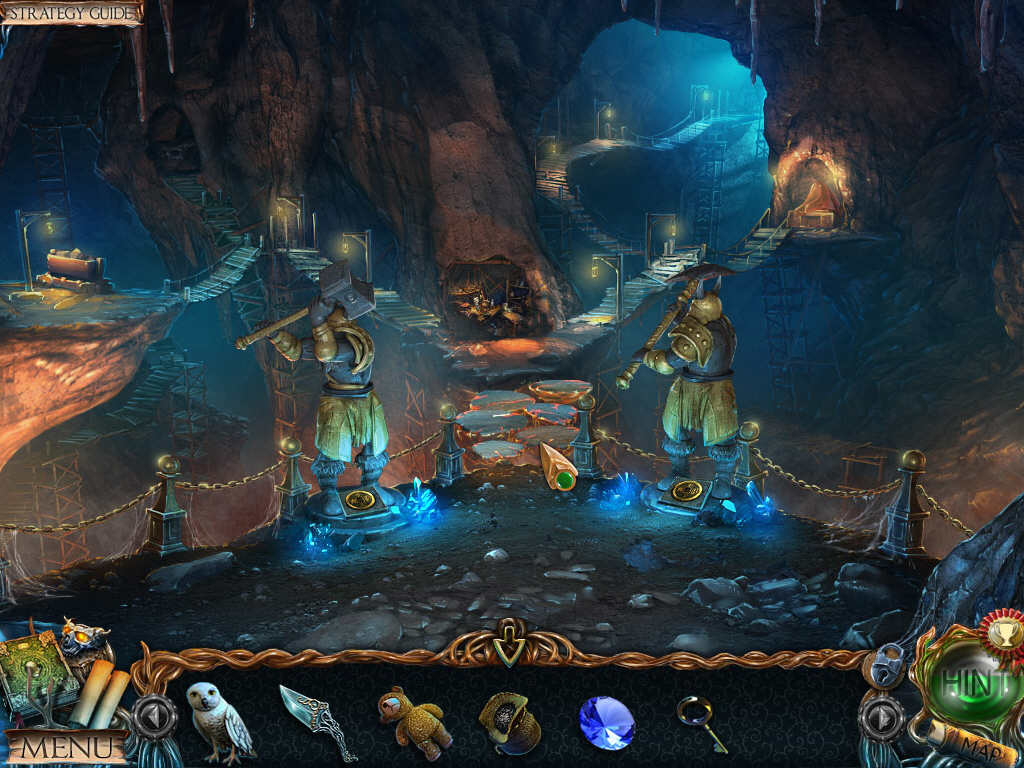Show next inventory items with right arrow
The image size is (1024, 768).
click(x=881, y=717)
